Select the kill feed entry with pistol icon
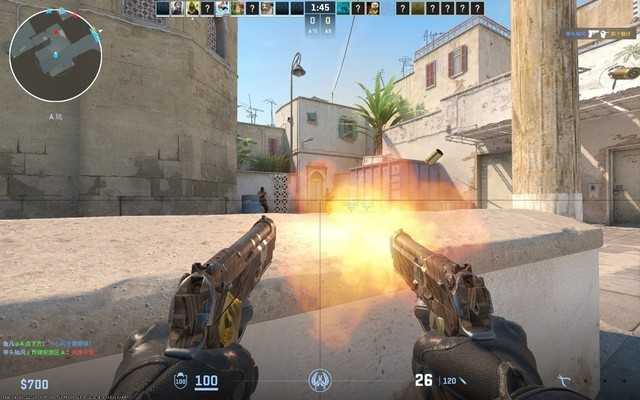Screen dimensions: 640x400 coord(600,33)
